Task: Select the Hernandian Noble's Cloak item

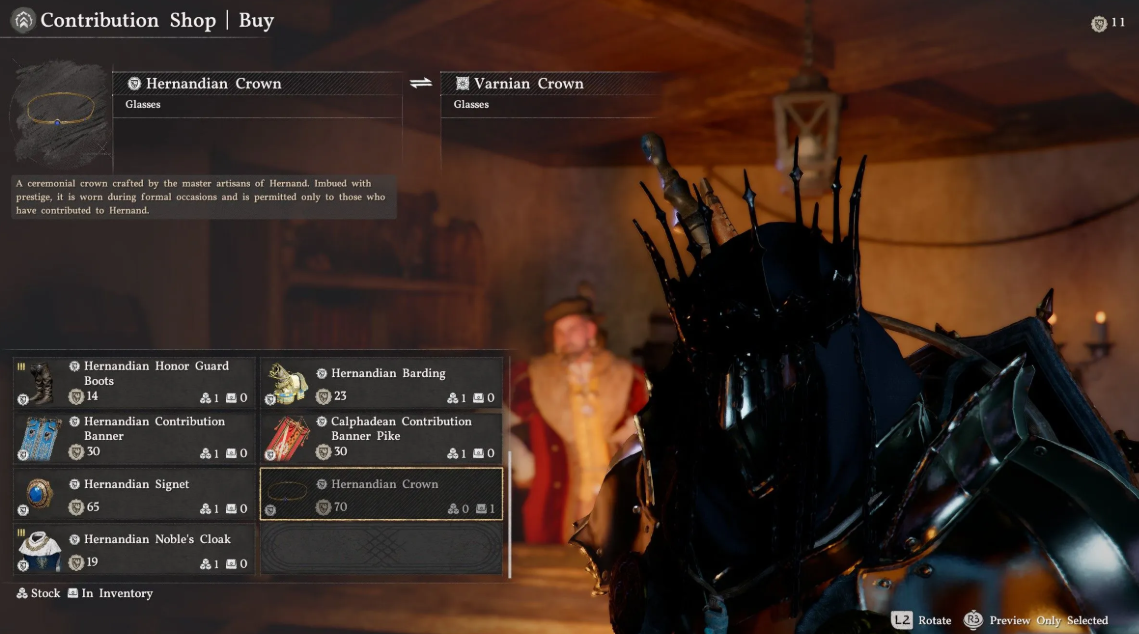Action: [134, 549]
